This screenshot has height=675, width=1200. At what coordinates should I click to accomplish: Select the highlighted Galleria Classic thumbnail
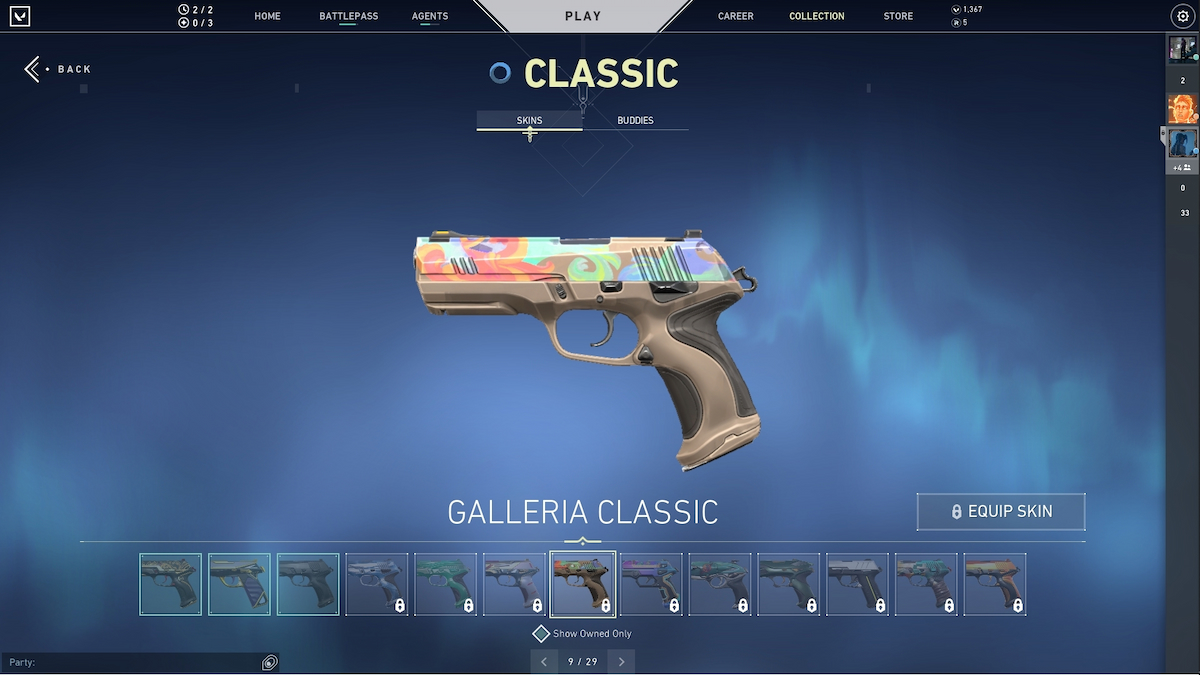click(x=583, y=584)
